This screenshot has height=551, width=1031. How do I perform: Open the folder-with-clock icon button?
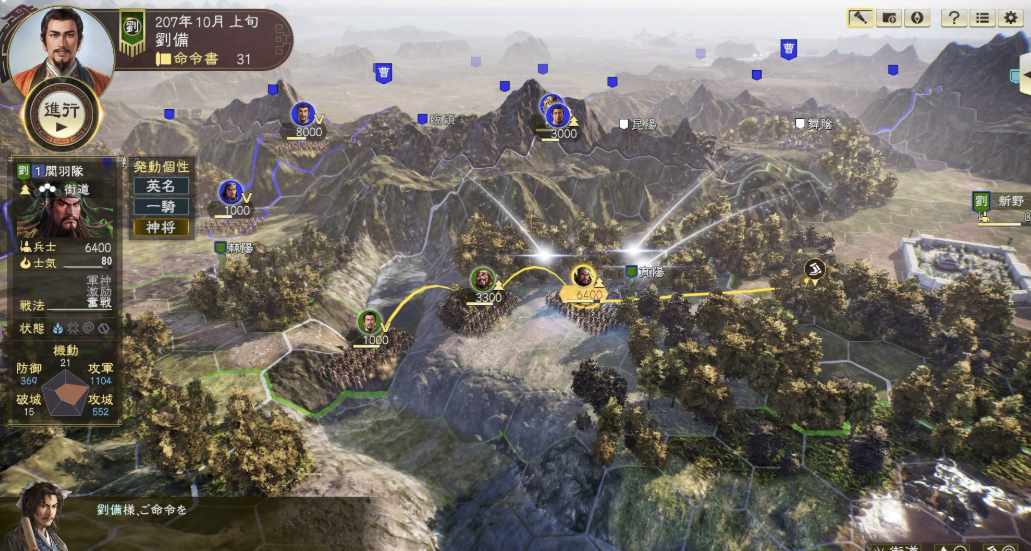(888, 18)
